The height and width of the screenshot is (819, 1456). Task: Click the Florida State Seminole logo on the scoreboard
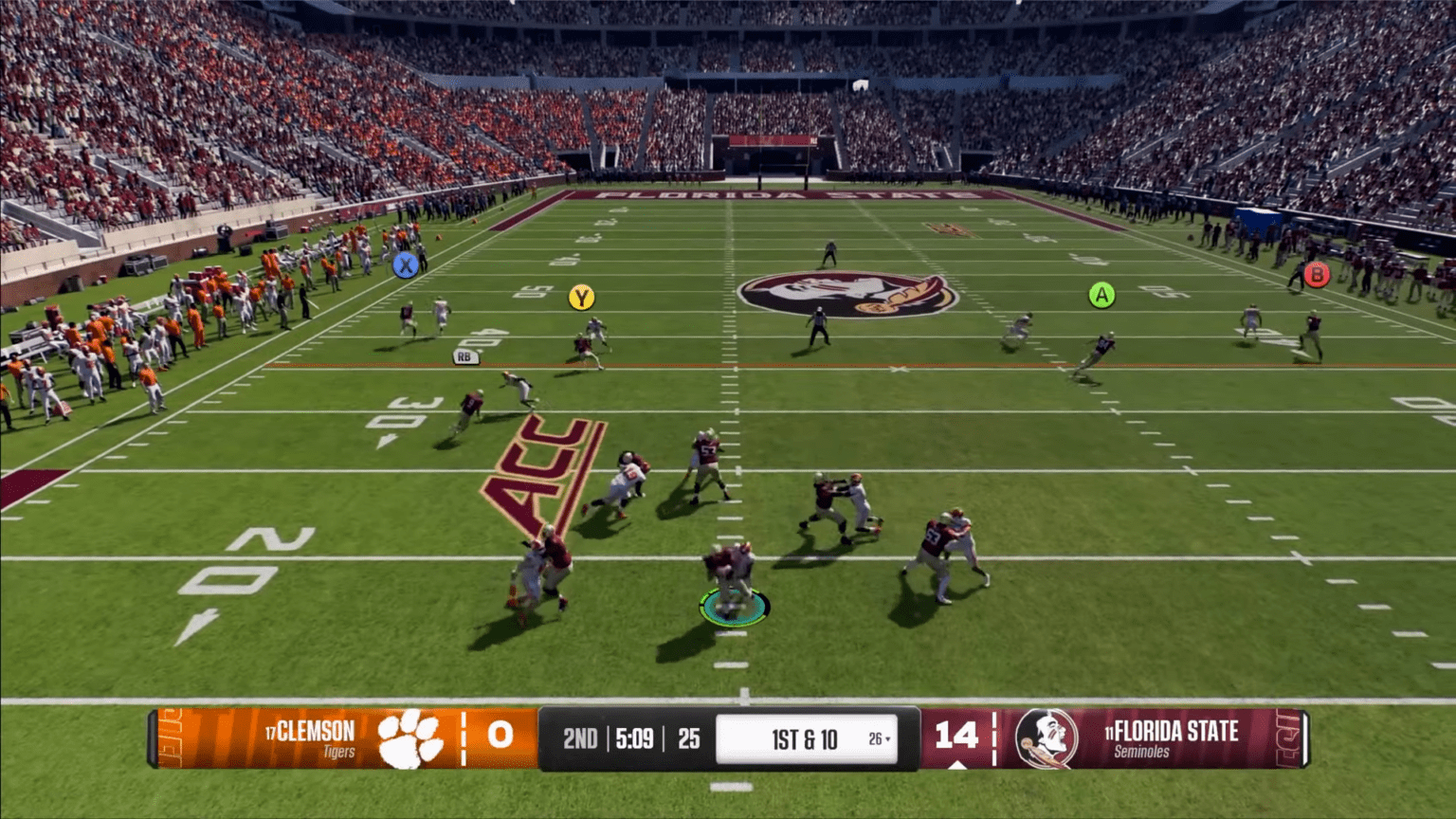(x=1046, y=737)
